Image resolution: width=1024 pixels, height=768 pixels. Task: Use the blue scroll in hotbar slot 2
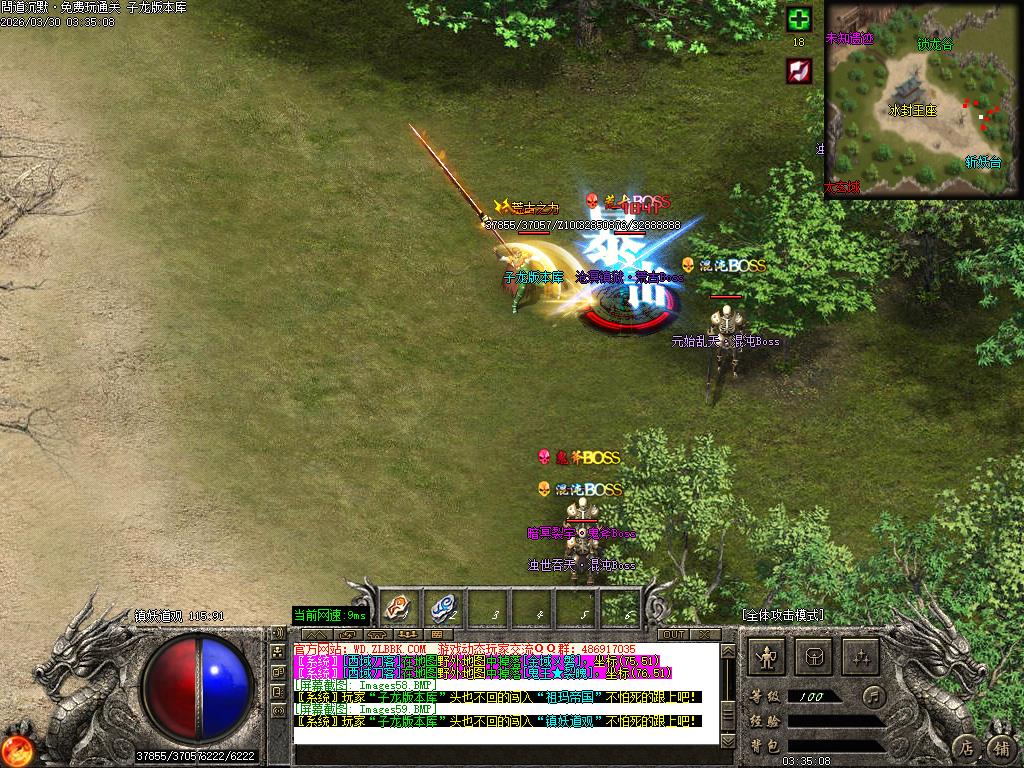coord(443,606)
